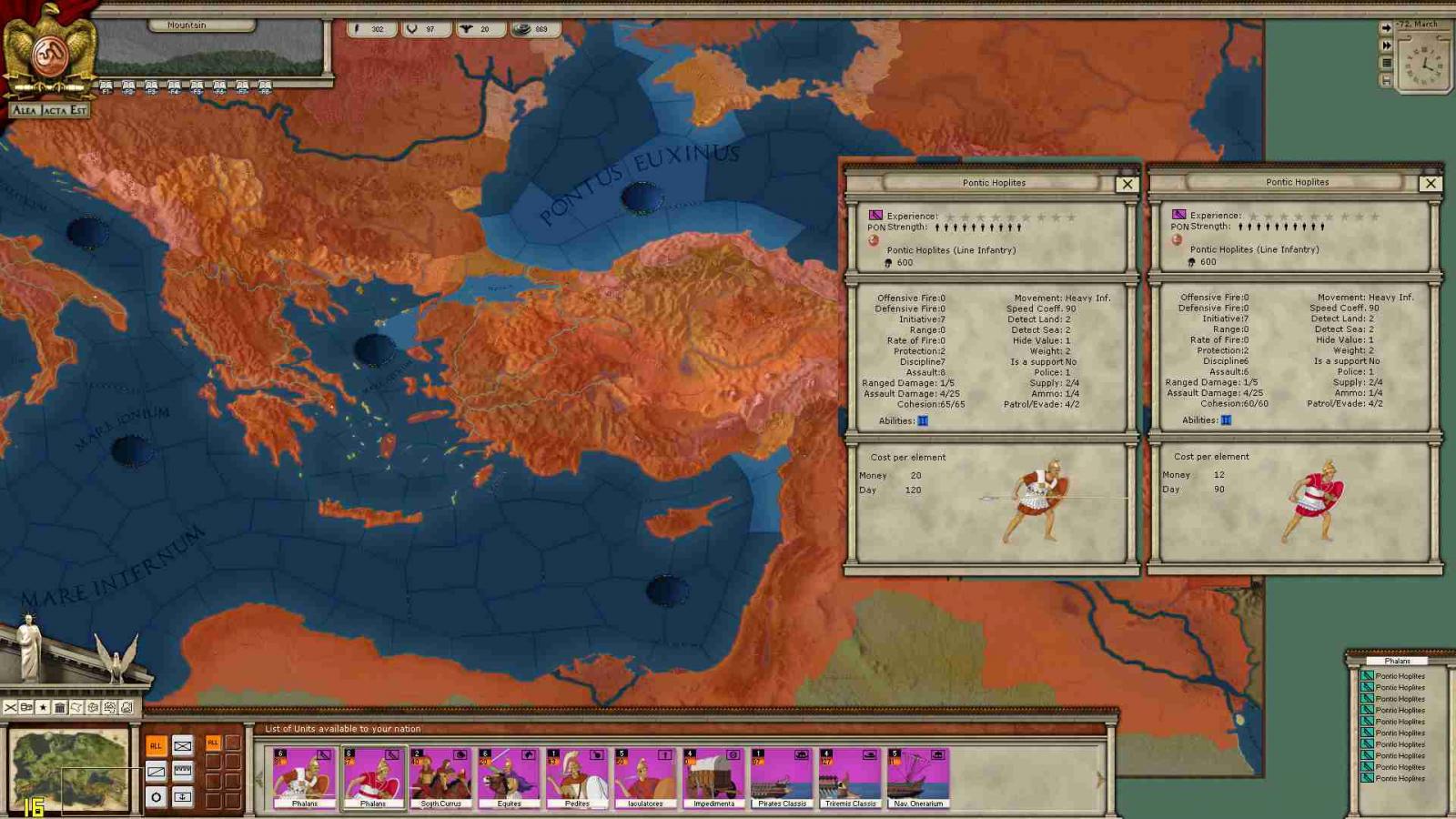1456x819 pixels.
Task: Select the top Pontic Hoplites list entry
Action: [x=1399, y=676]
